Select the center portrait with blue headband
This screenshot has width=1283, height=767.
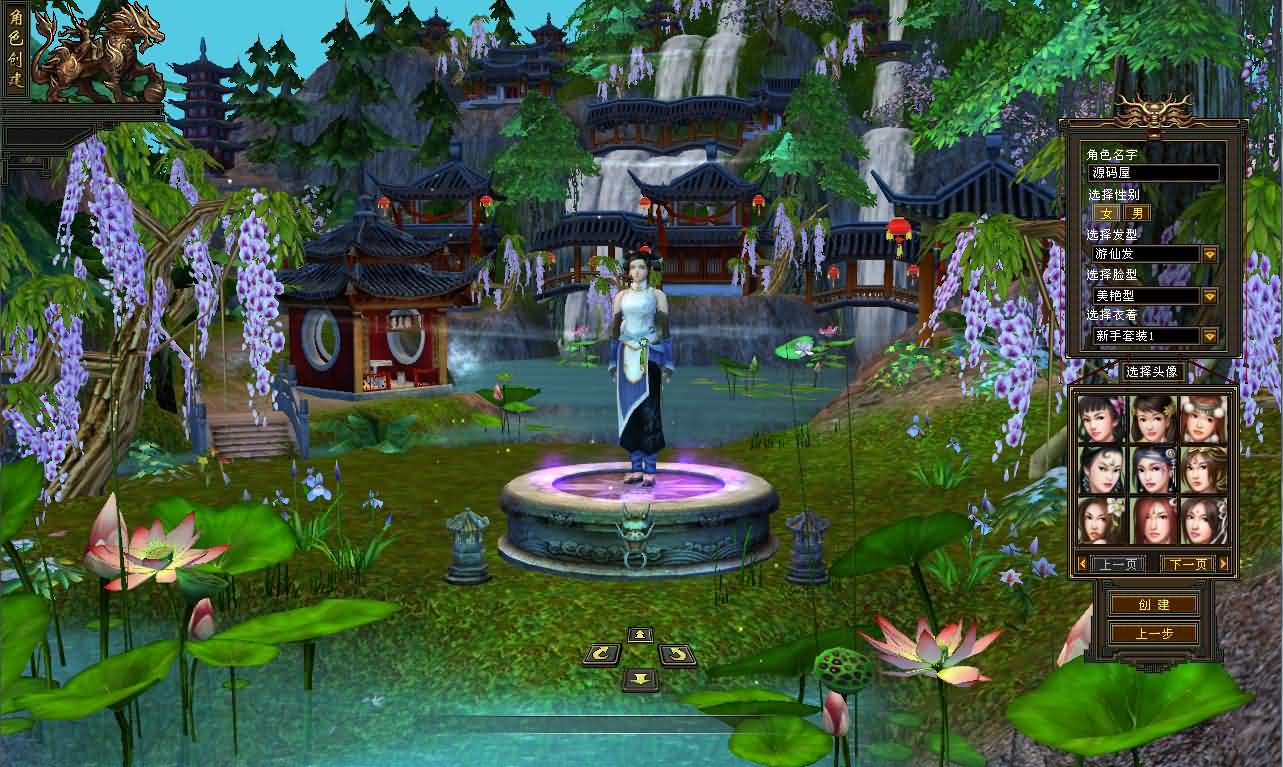1153,469
